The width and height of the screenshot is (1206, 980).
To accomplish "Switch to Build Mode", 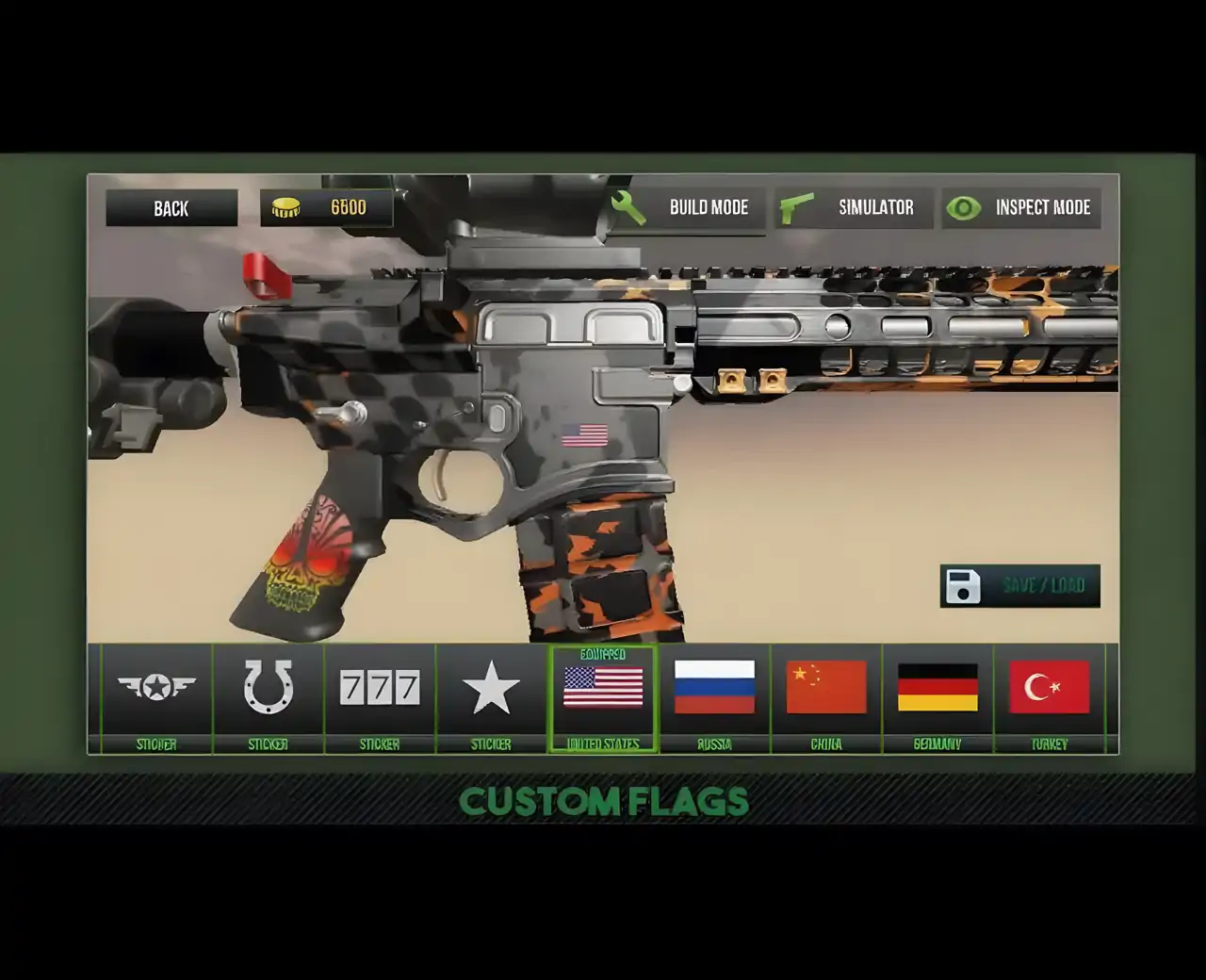I will click(x=685, y=208).
